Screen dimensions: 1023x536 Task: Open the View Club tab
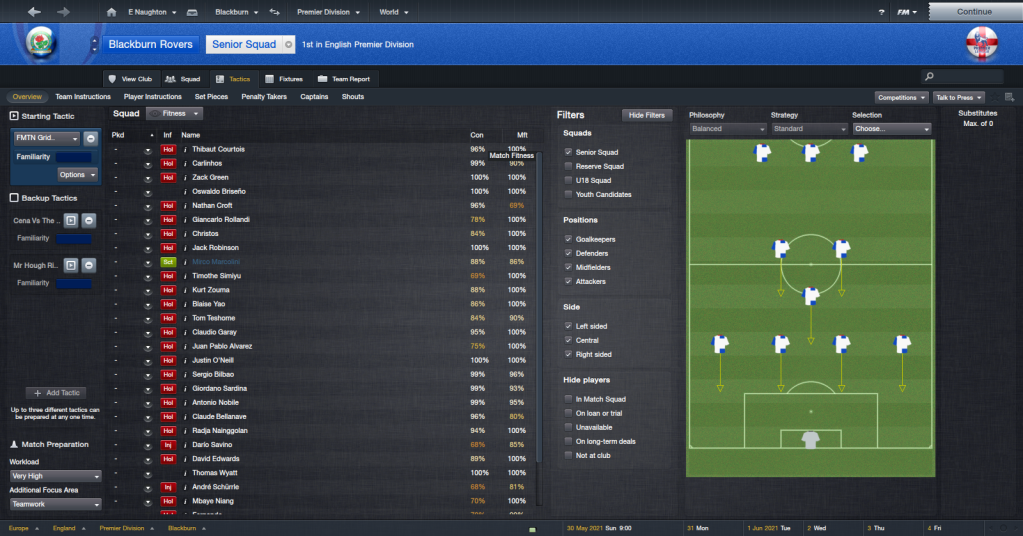pyautogui.click(x=130, y=78)
